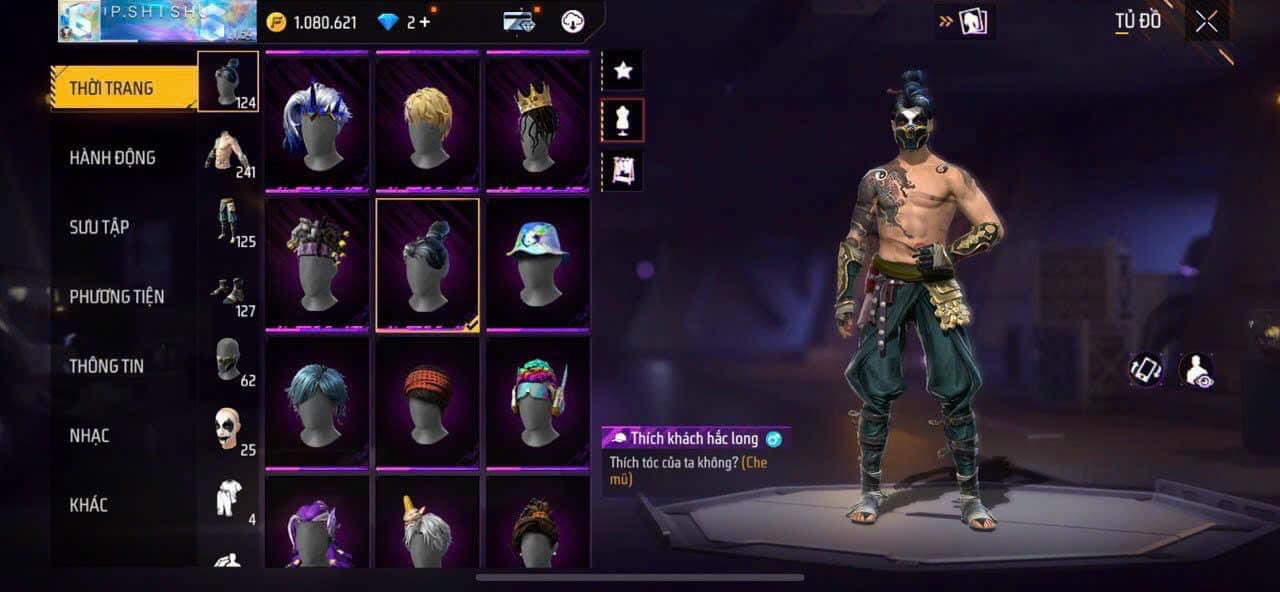Show the star favorites filter

tap(623, 70)
